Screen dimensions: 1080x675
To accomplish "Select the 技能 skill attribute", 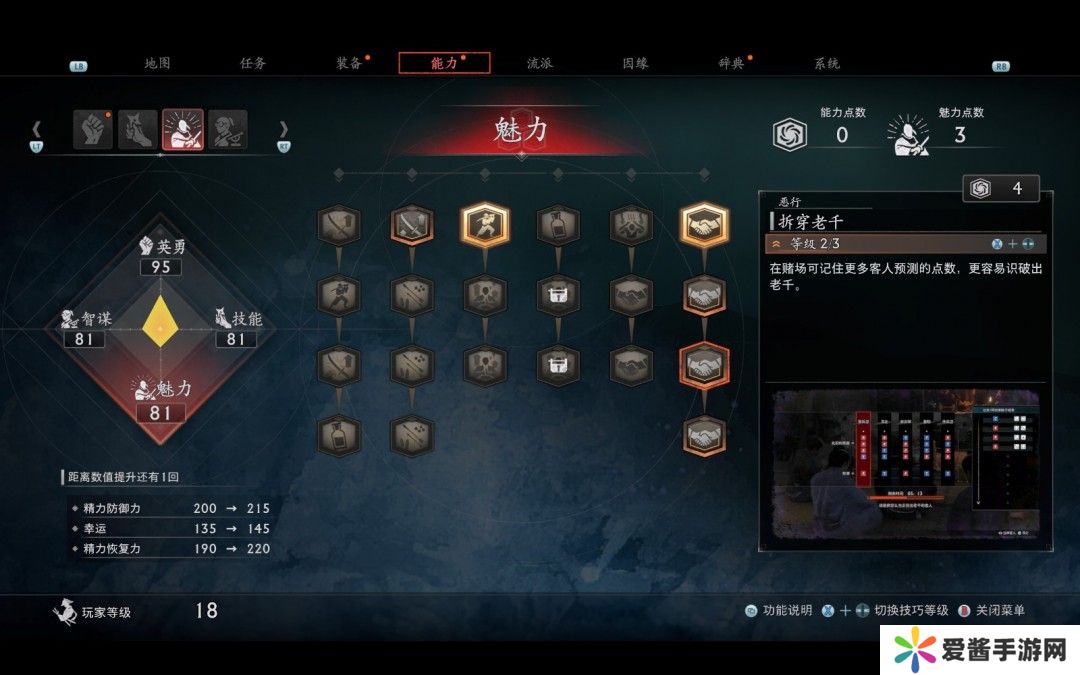I will [237, 329].
